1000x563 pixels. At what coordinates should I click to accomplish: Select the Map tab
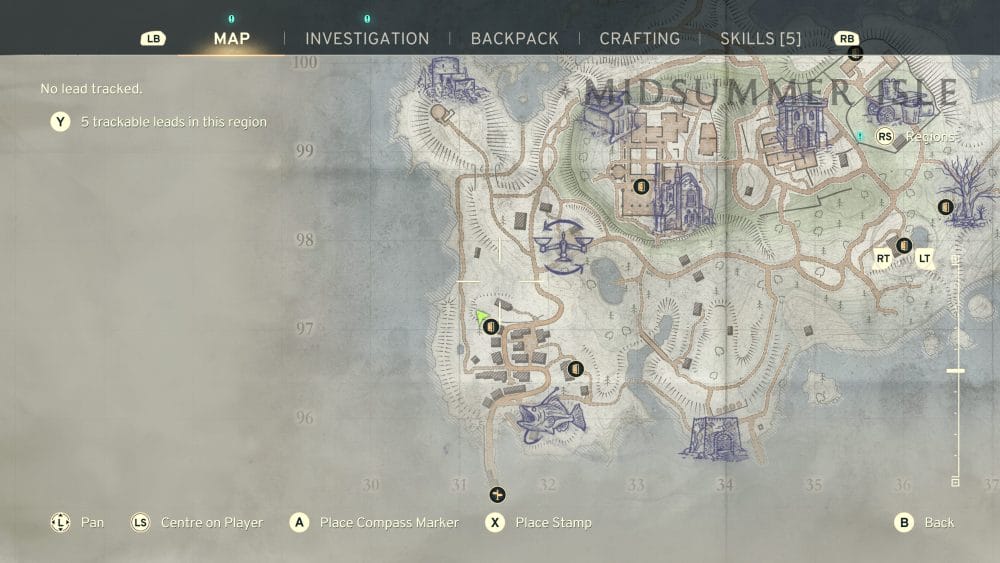pyautogui.click(x=232, y=39)
